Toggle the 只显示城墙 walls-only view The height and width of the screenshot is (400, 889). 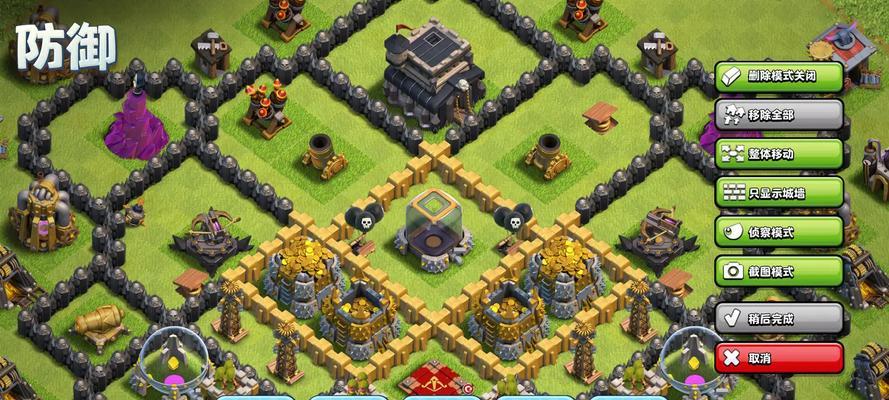tap(779, 193)
